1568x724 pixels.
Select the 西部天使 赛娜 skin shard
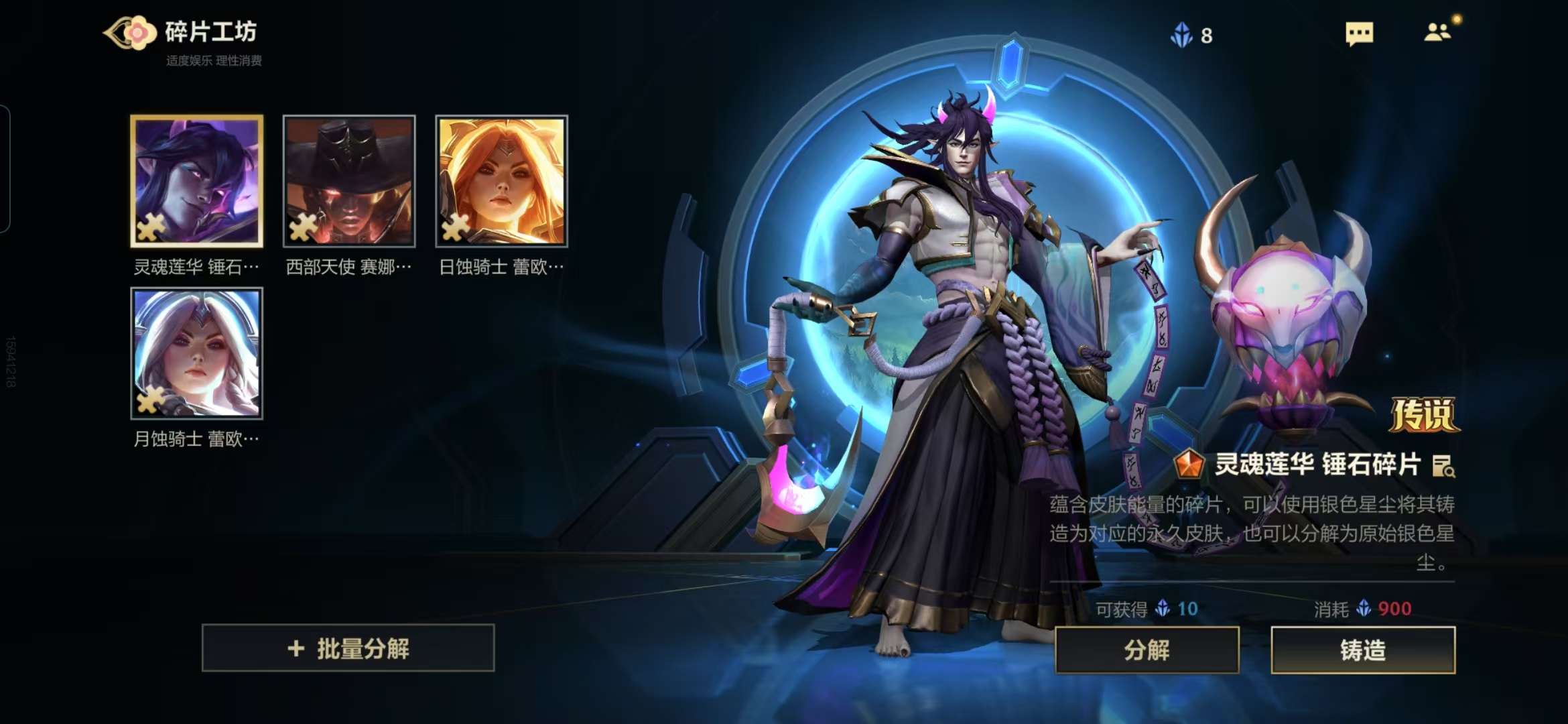(349, 181)
